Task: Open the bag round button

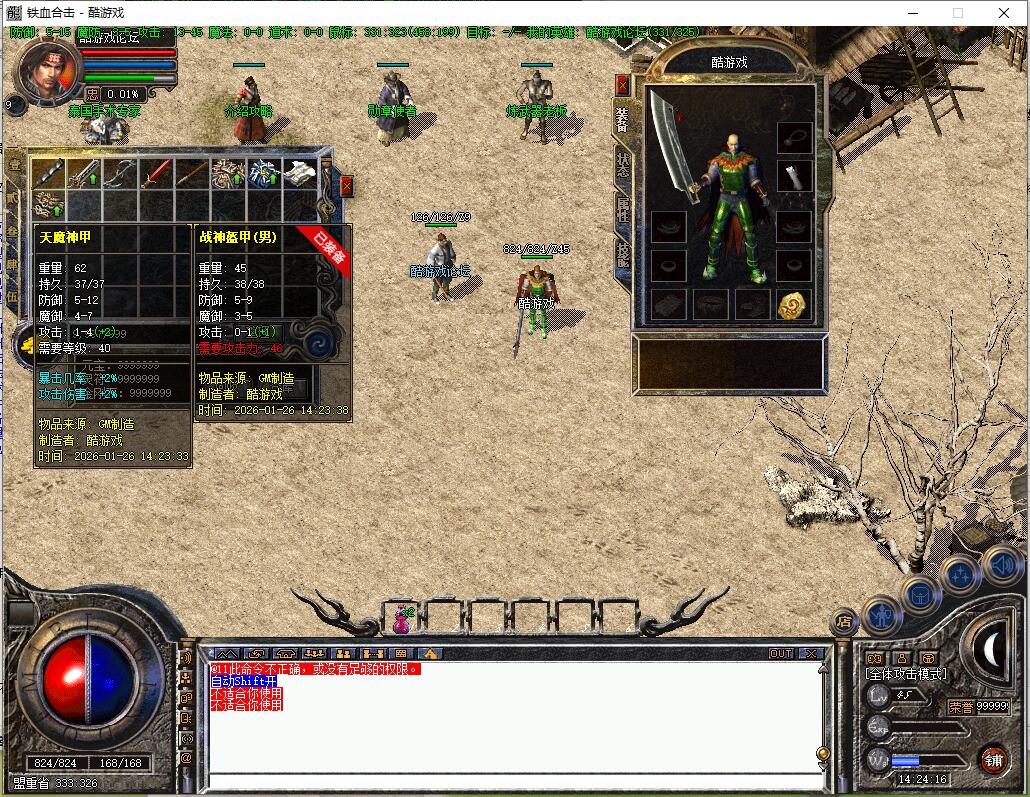Action: coord(920,595)
